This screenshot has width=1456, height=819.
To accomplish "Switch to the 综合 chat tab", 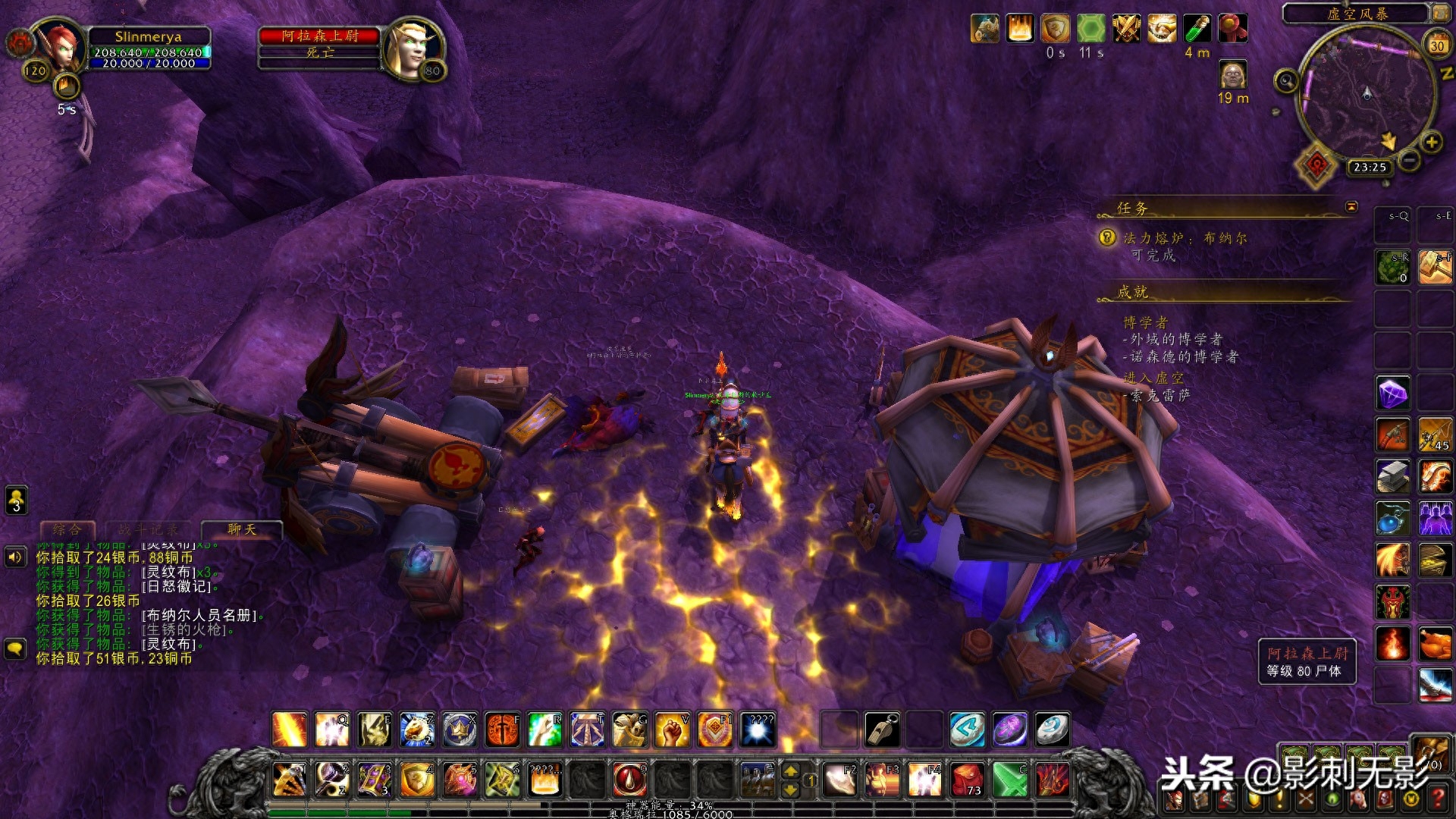I will pyautogui.click(x=67, y=529).
